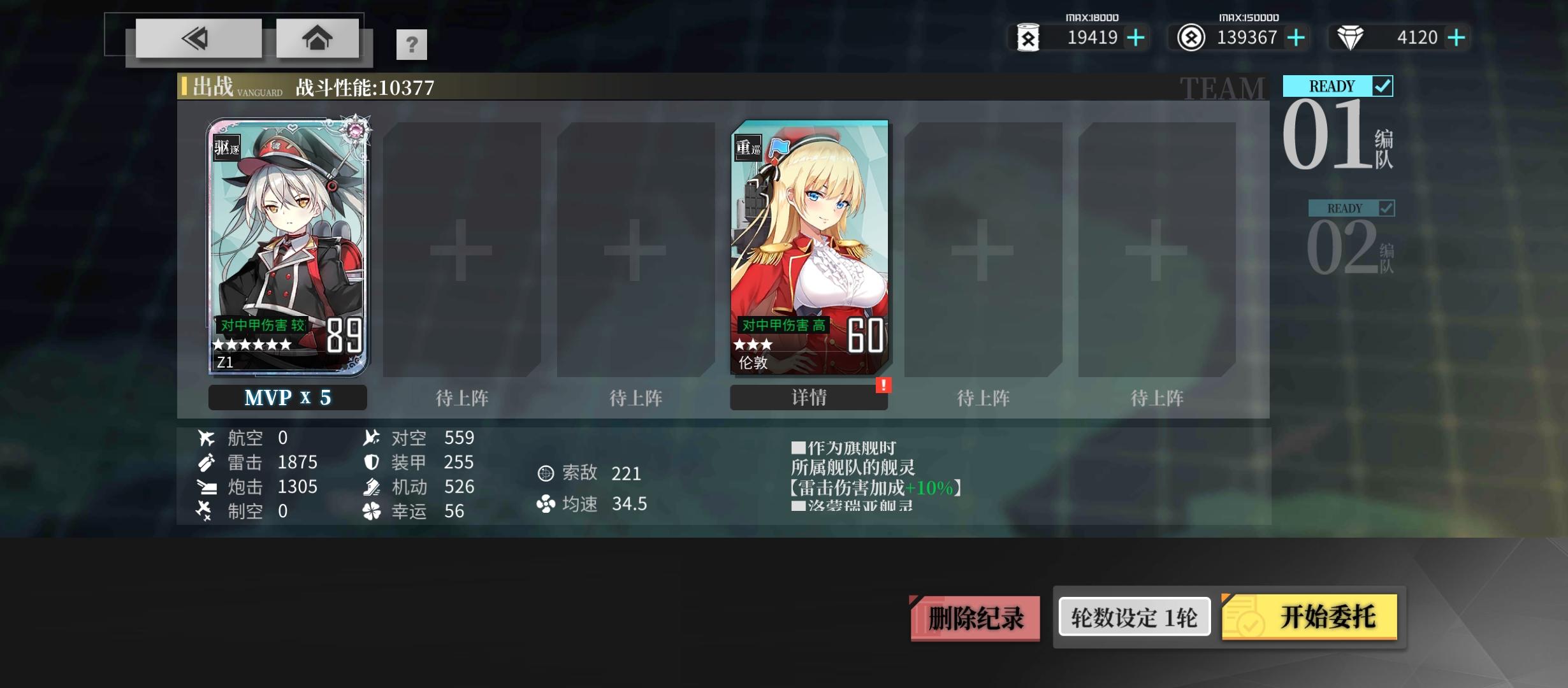Click the propeller icon next to 均速
This screenshot has height=688, width=1568.
point(545,504)
